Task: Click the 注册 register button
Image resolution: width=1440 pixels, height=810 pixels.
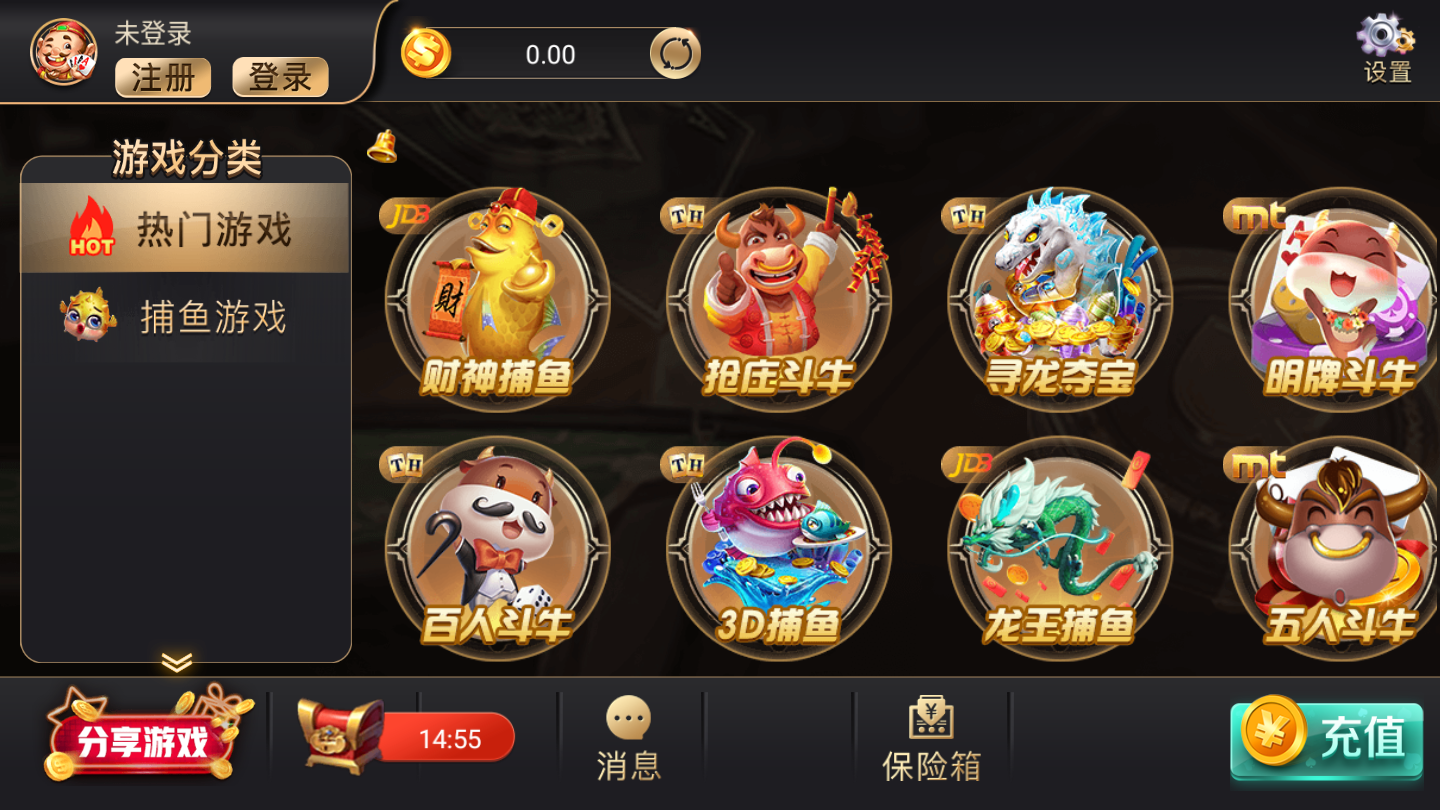Action: point(163,78)
